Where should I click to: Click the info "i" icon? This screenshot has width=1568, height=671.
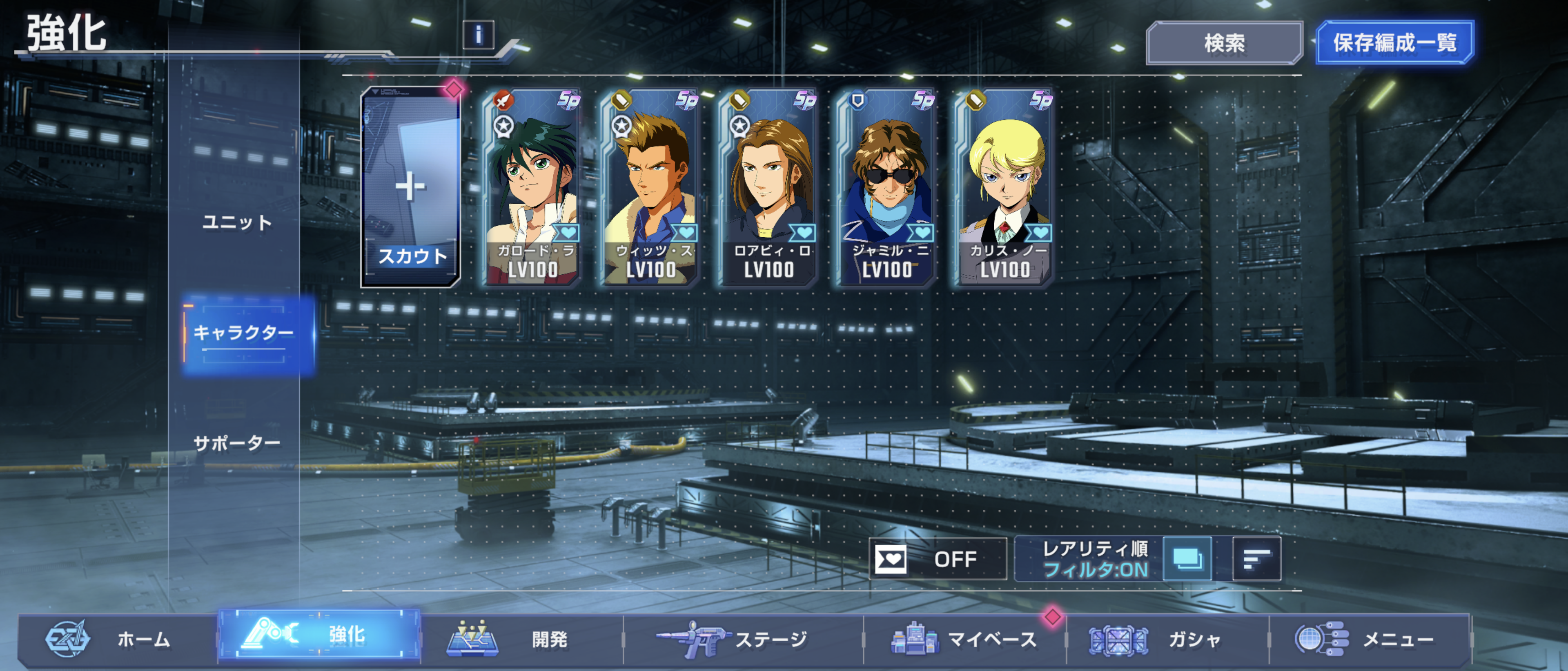[479, 35]
